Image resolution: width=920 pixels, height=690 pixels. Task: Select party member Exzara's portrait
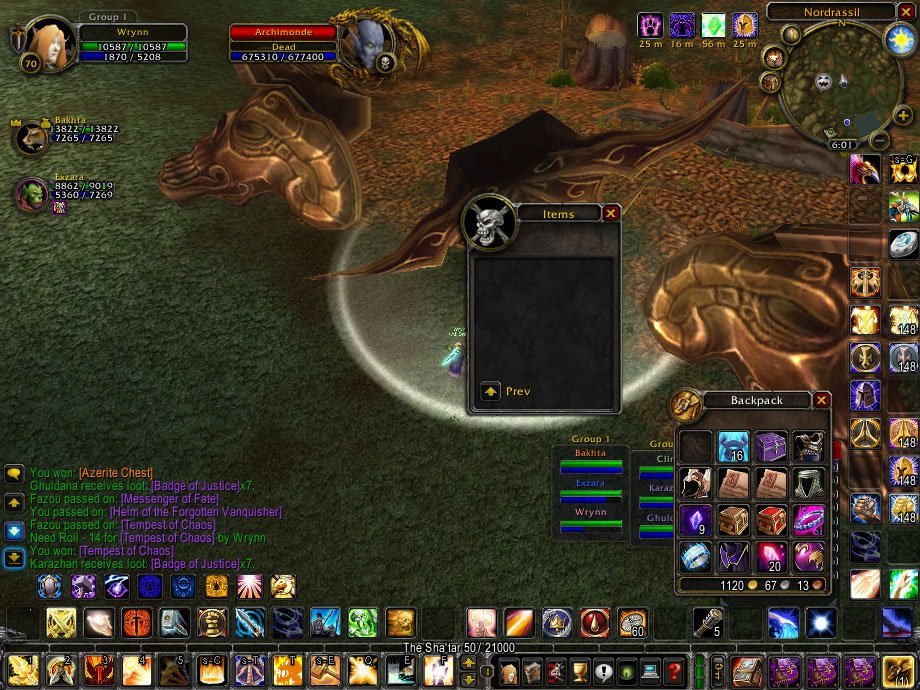(33, 194)
